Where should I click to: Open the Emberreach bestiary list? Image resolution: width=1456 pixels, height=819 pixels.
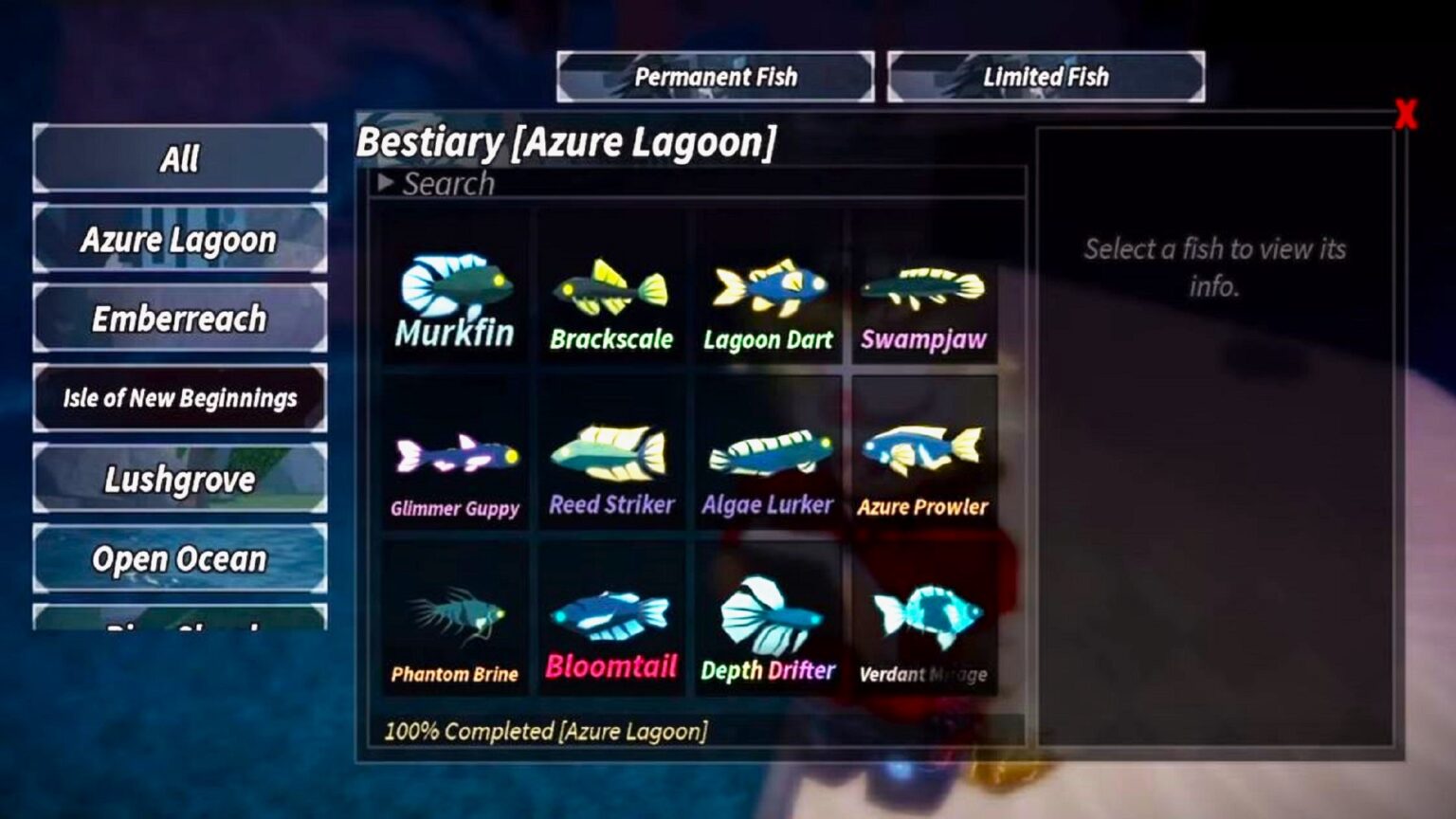click(180, 318)
